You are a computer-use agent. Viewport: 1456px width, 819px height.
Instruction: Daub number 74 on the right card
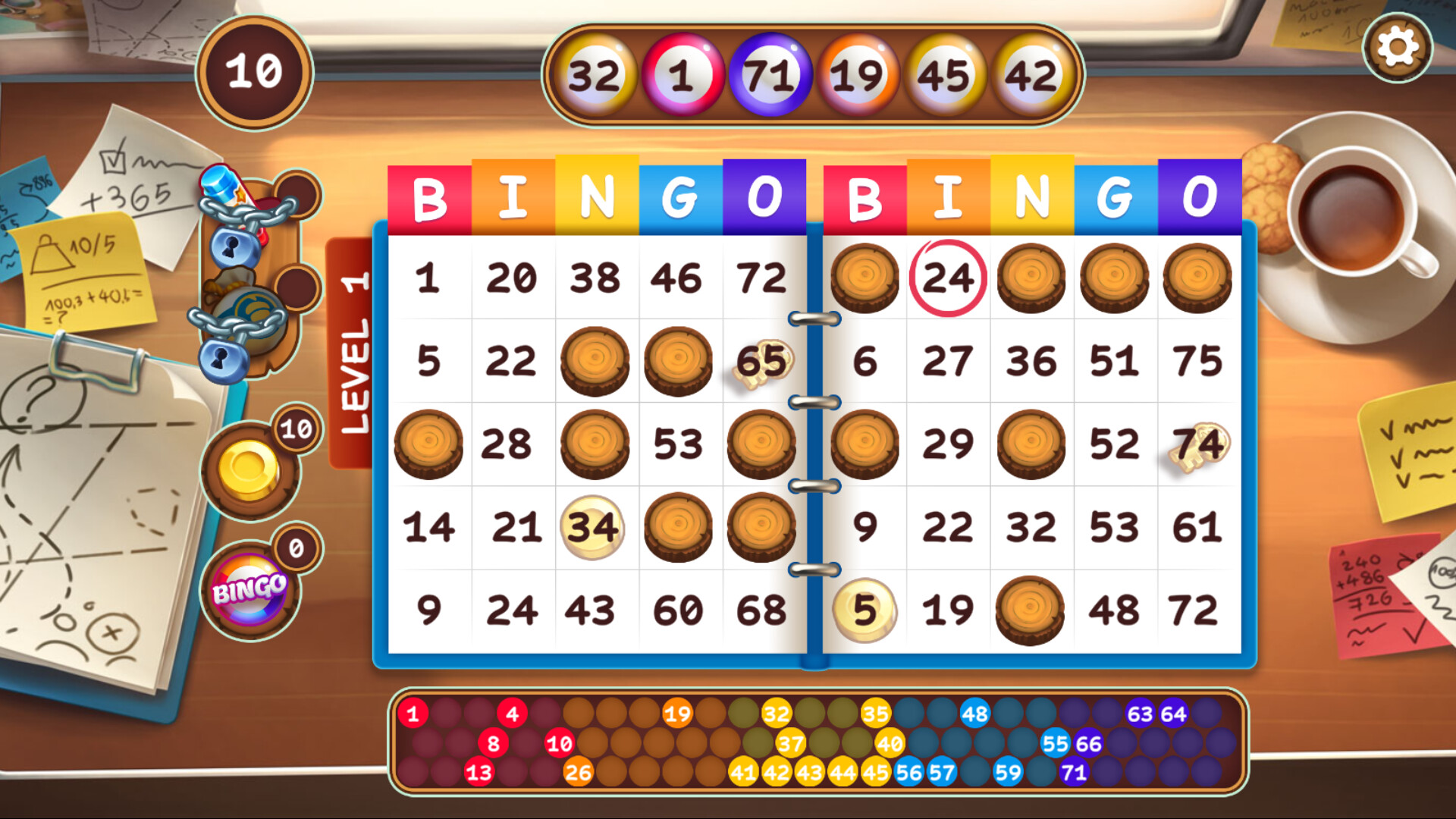[x=1200, y=444]
